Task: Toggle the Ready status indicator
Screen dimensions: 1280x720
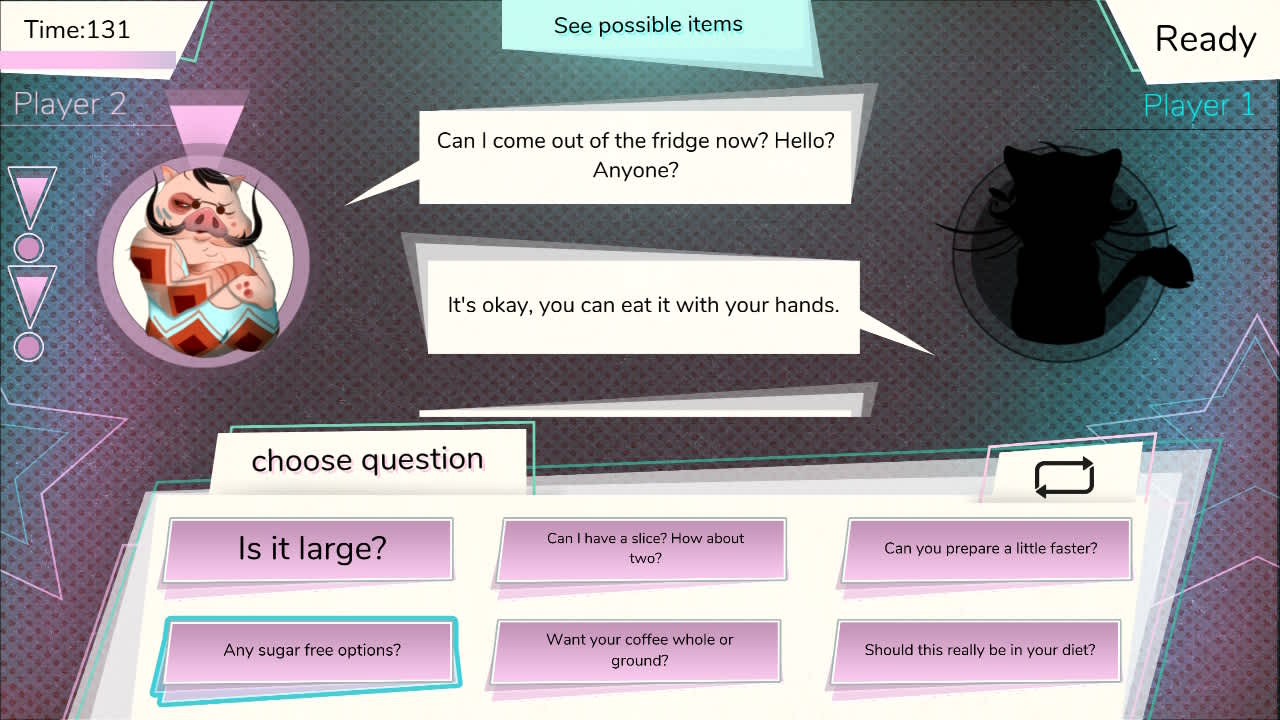Action: point(1205,40)
